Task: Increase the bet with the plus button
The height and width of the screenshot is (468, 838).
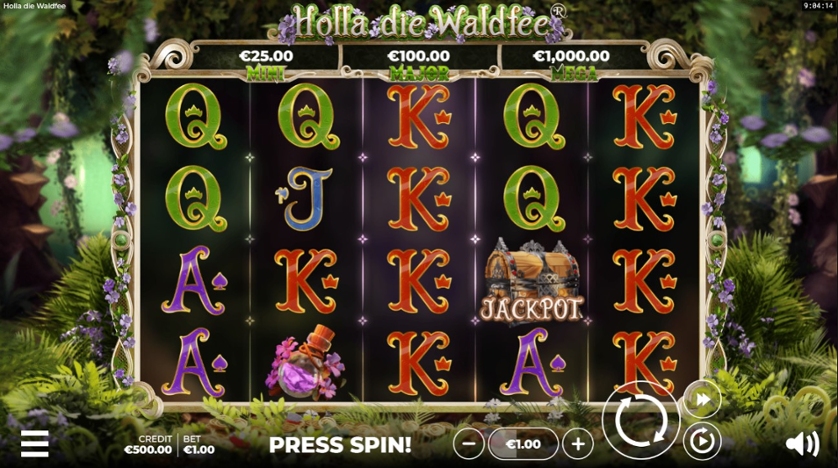Action: click(577, 443)
